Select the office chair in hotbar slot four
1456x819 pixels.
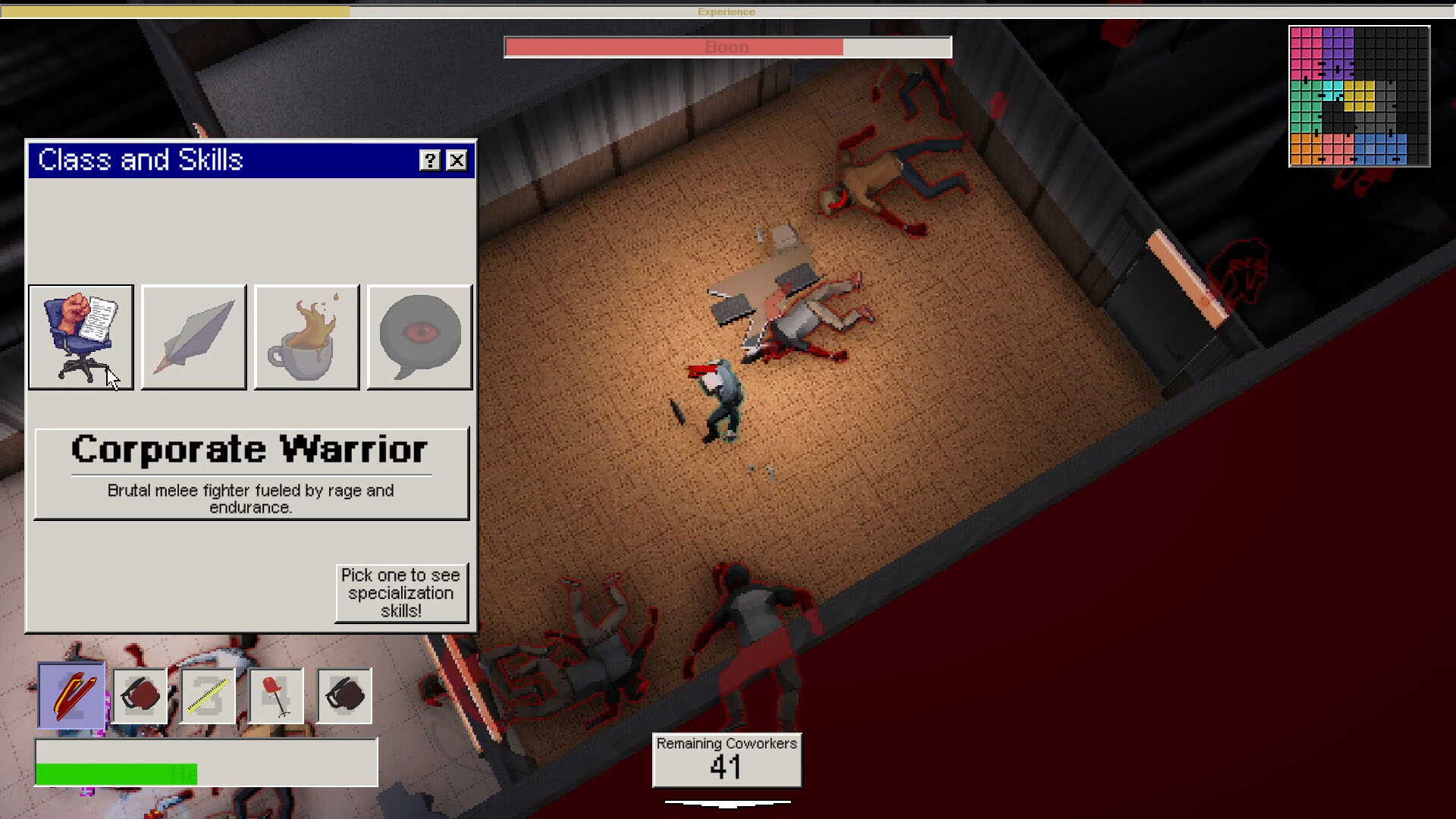pyautogui.click(x=276, y=695)
